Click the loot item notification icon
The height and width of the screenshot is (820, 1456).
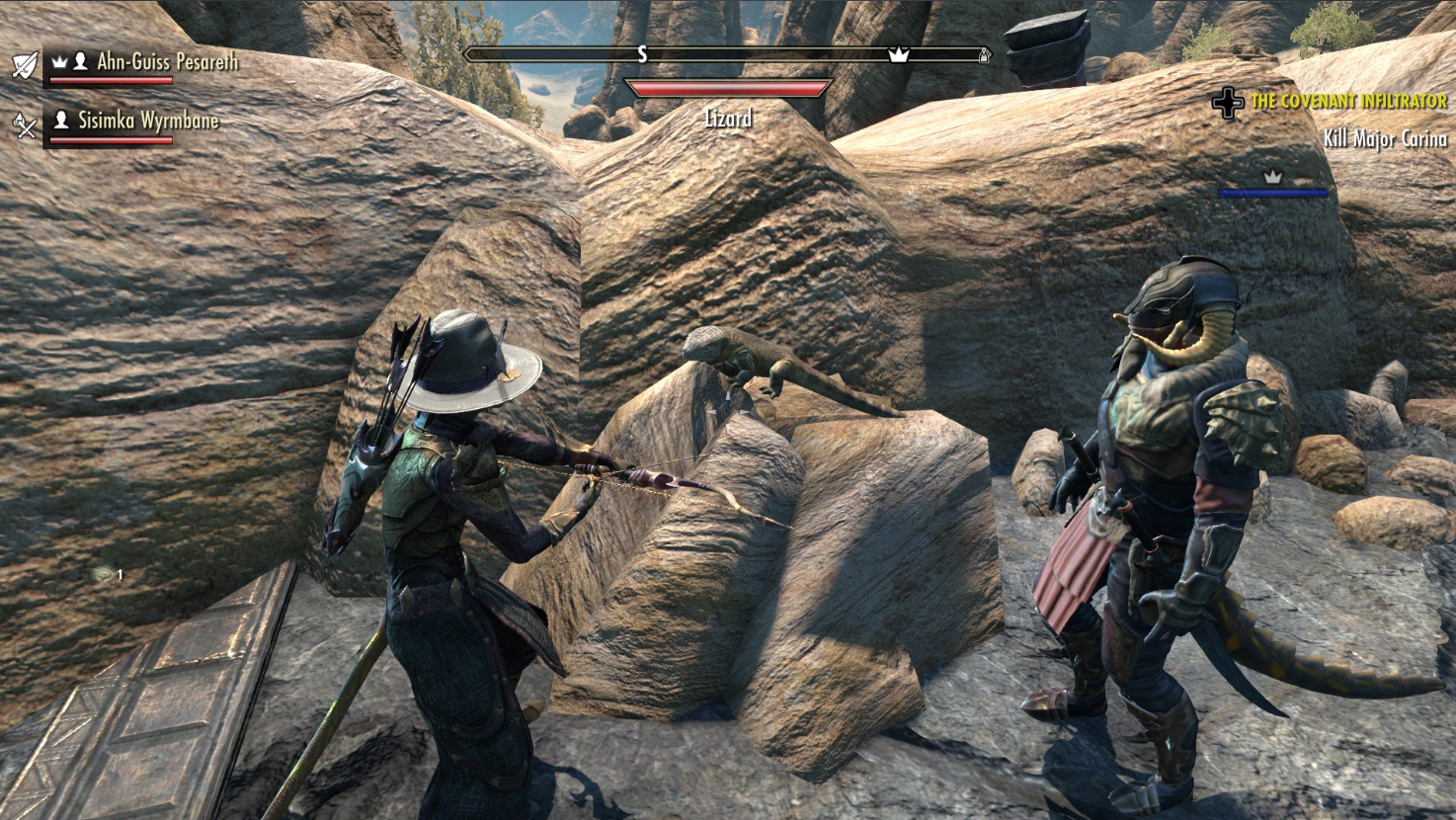click(104, 574)
